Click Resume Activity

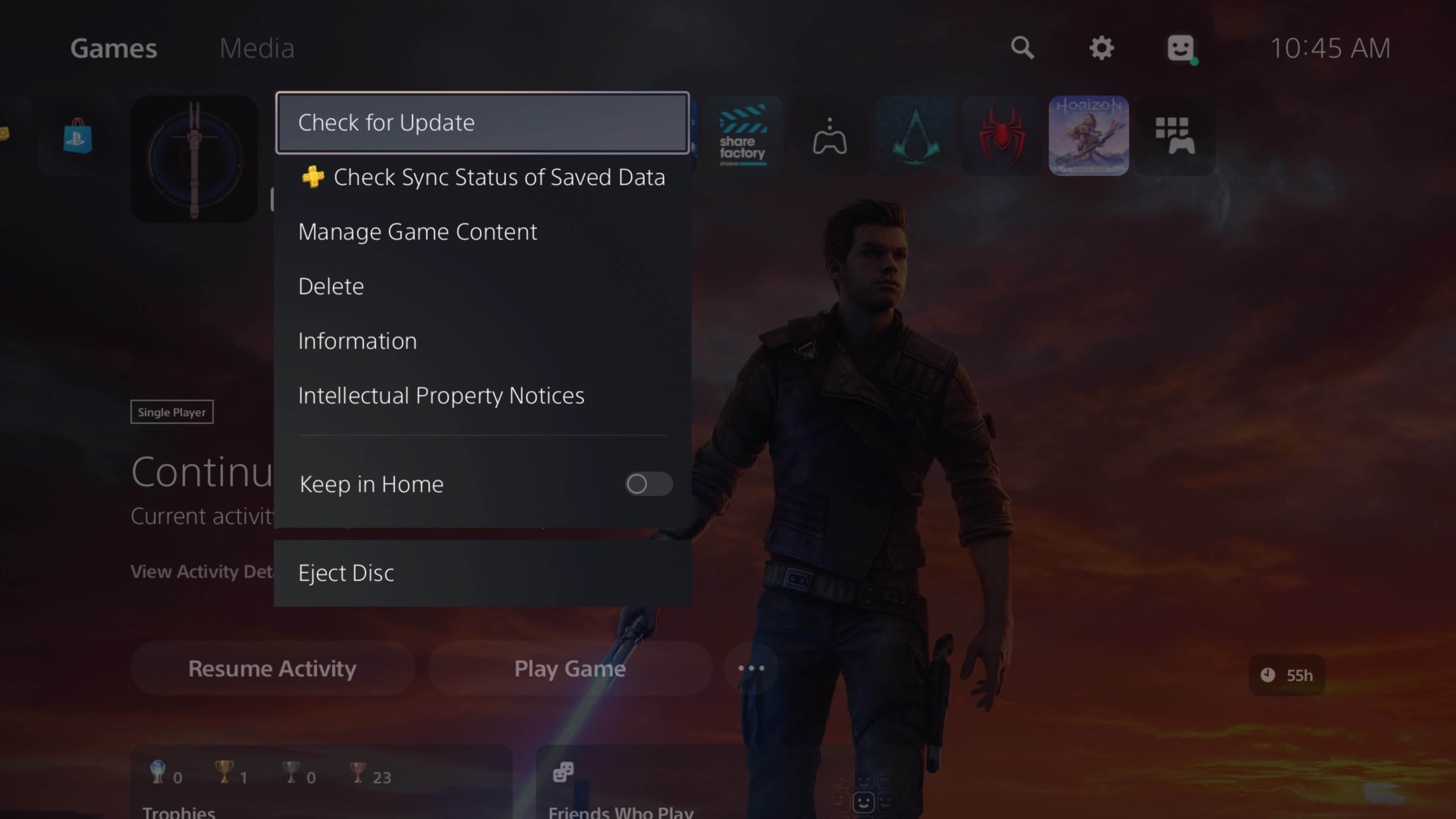[x=272, y=668]
